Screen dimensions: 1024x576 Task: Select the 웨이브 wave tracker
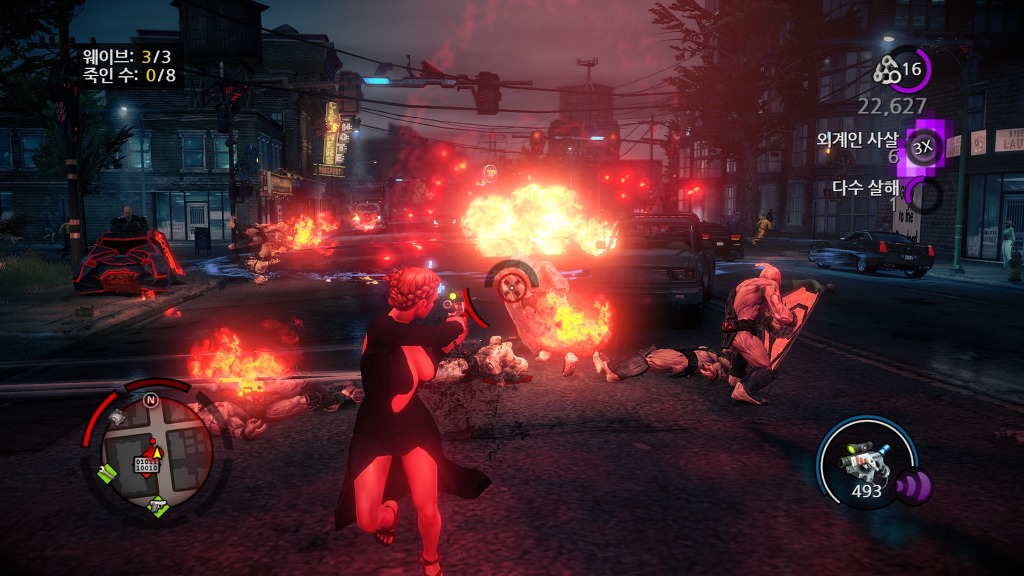[128, 56]
